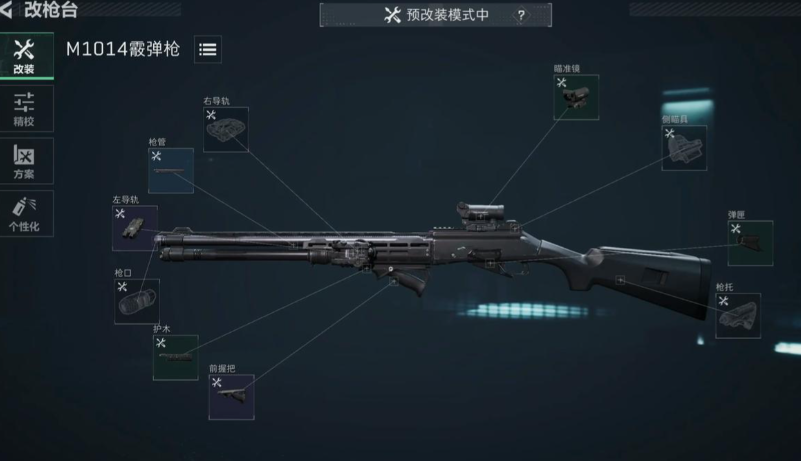The width and height of the screenshot is (801, 461).
Task: Go back from the gunsmith bench (改枪台)
Action: tap(9, 10)
